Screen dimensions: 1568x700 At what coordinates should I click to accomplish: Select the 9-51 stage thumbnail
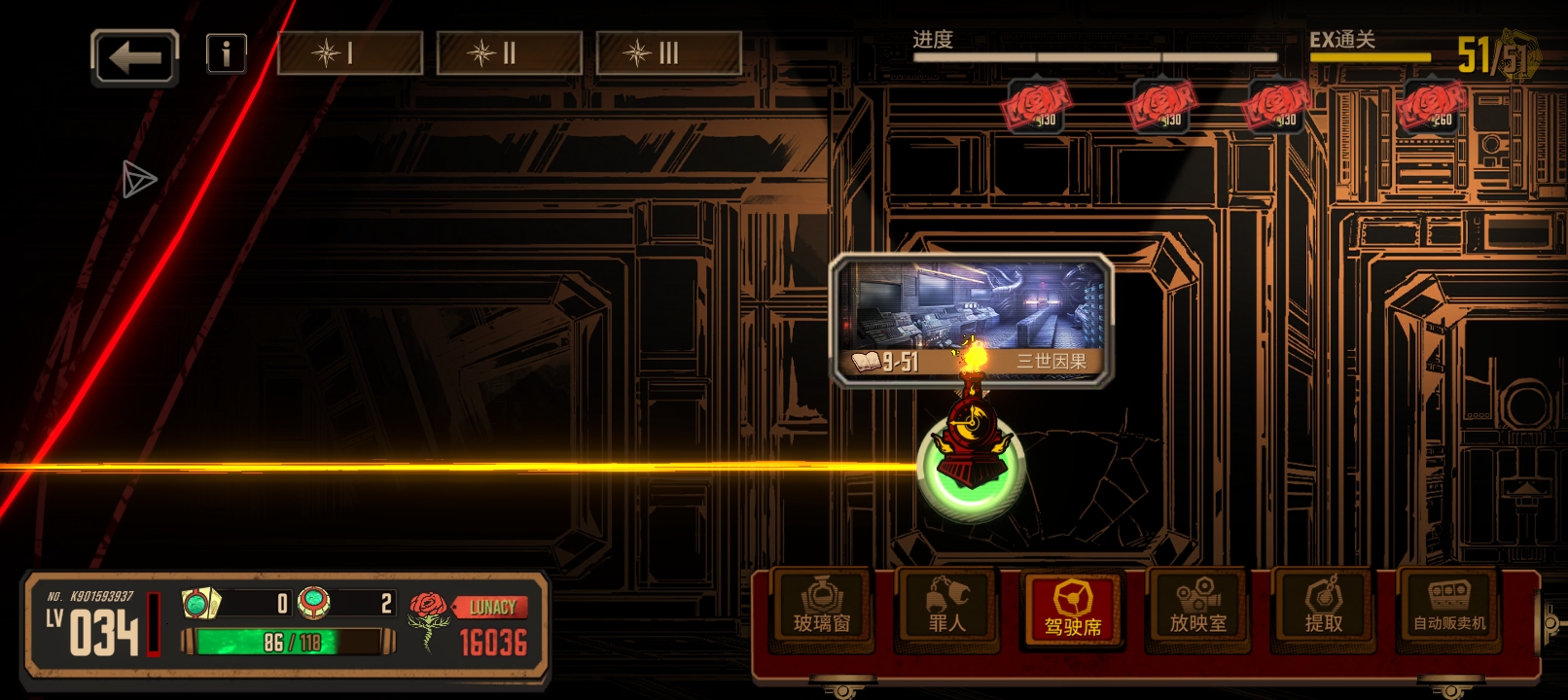(971, 317)
